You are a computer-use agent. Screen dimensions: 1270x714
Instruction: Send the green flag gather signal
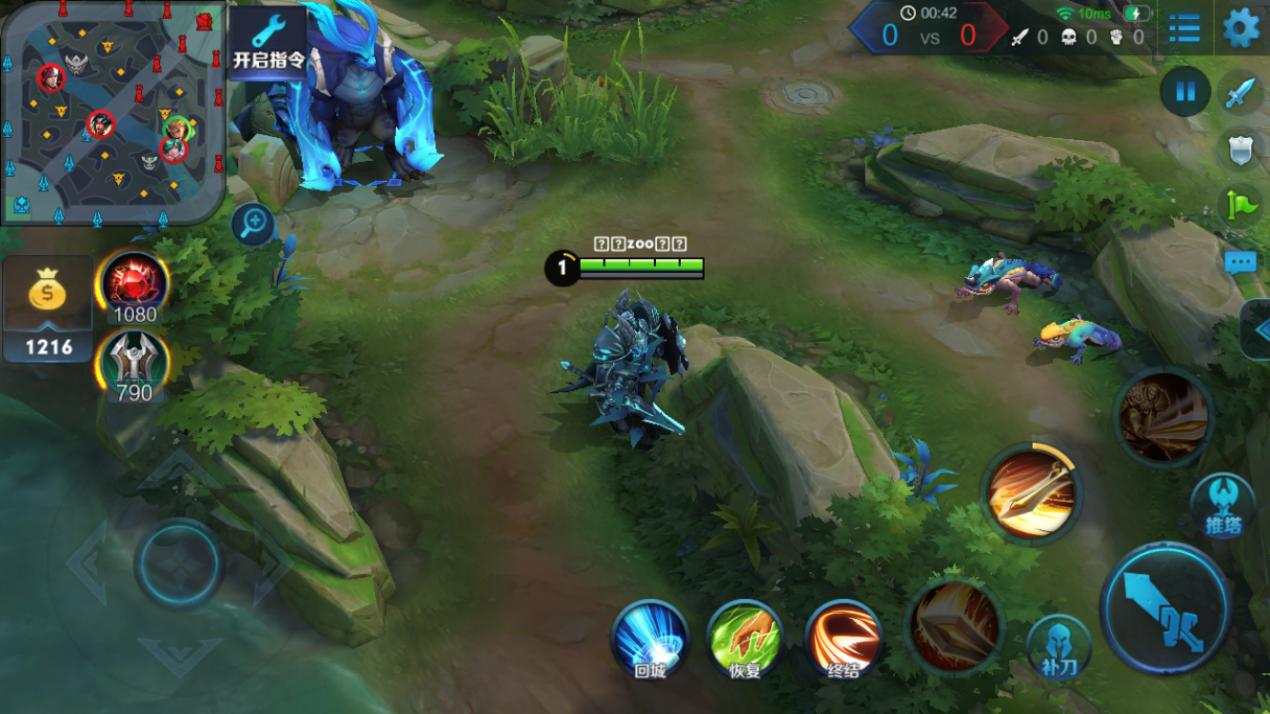(1242, 205)
